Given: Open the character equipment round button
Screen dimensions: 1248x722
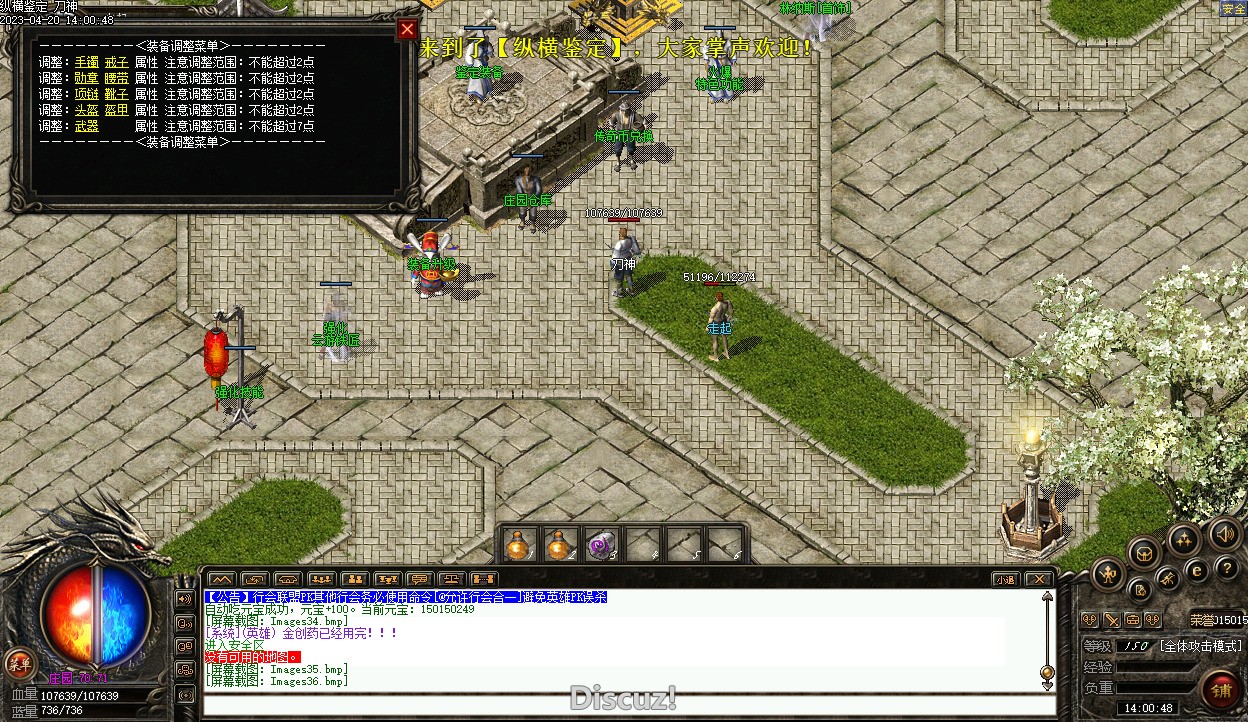Looking at the screenshot, I should 1108,574.
